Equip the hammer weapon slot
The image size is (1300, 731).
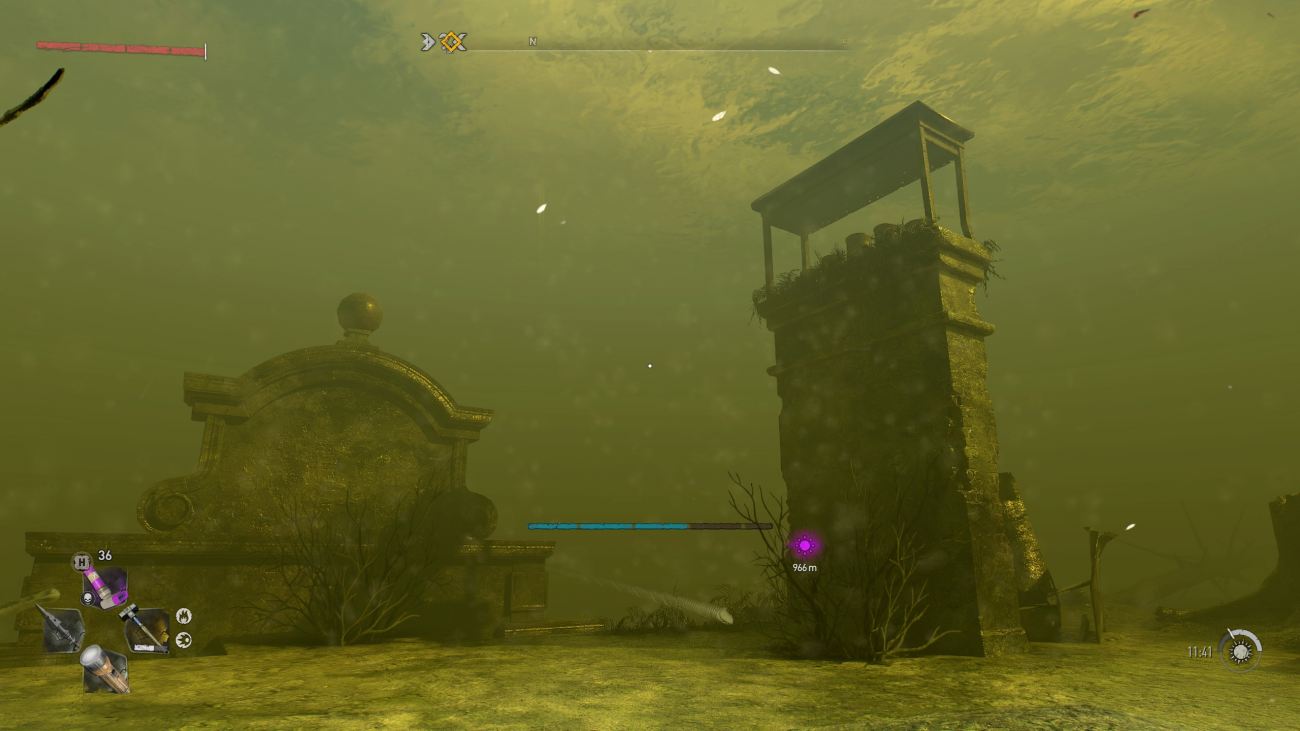tap(146, 630)
